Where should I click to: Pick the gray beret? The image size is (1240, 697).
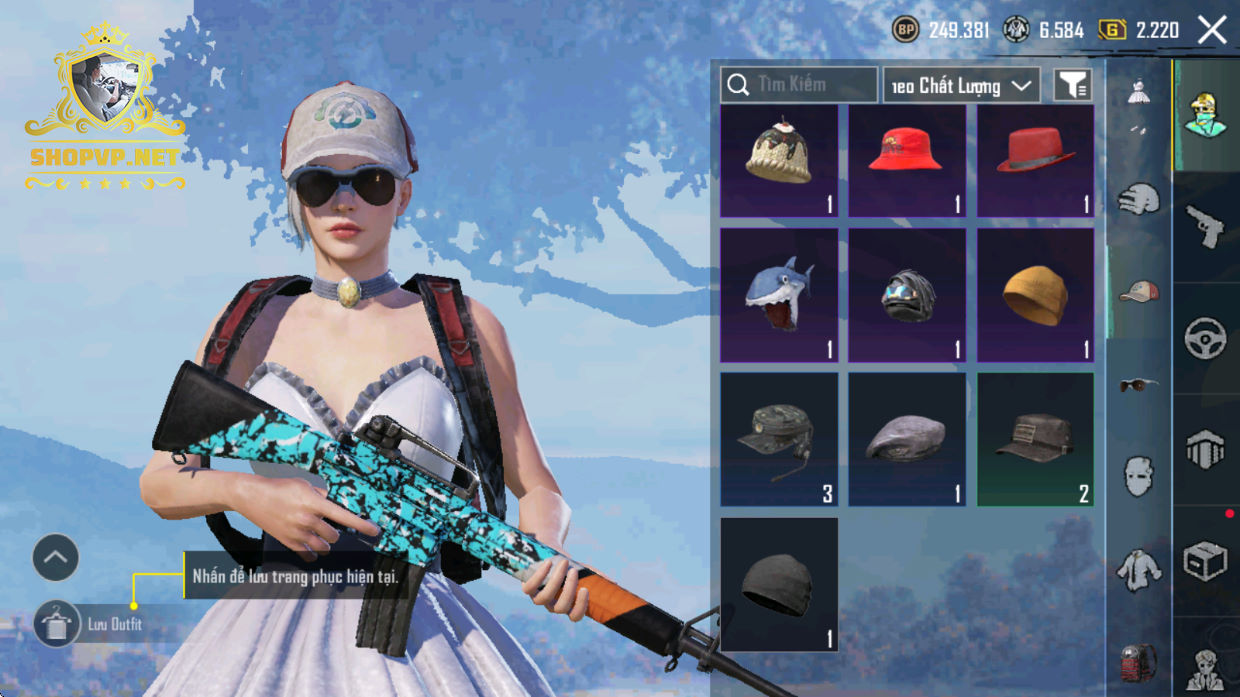pyautogui.click(x=907, y=439)
